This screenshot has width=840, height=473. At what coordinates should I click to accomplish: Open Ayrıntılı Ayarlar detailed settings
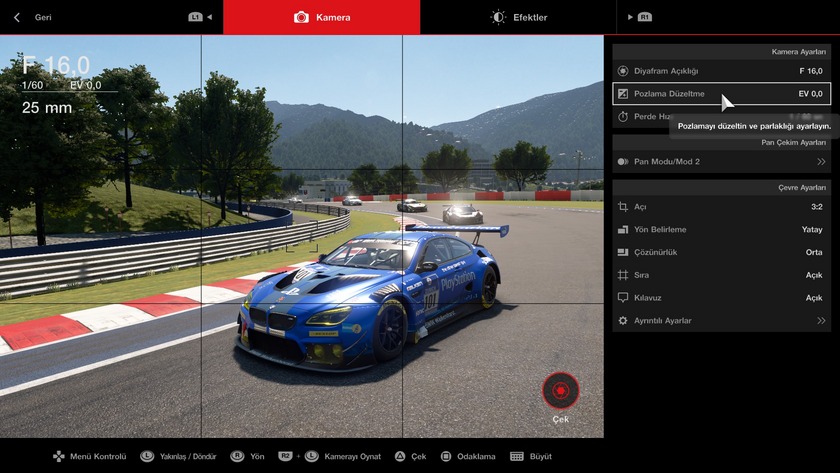[720, 321]
